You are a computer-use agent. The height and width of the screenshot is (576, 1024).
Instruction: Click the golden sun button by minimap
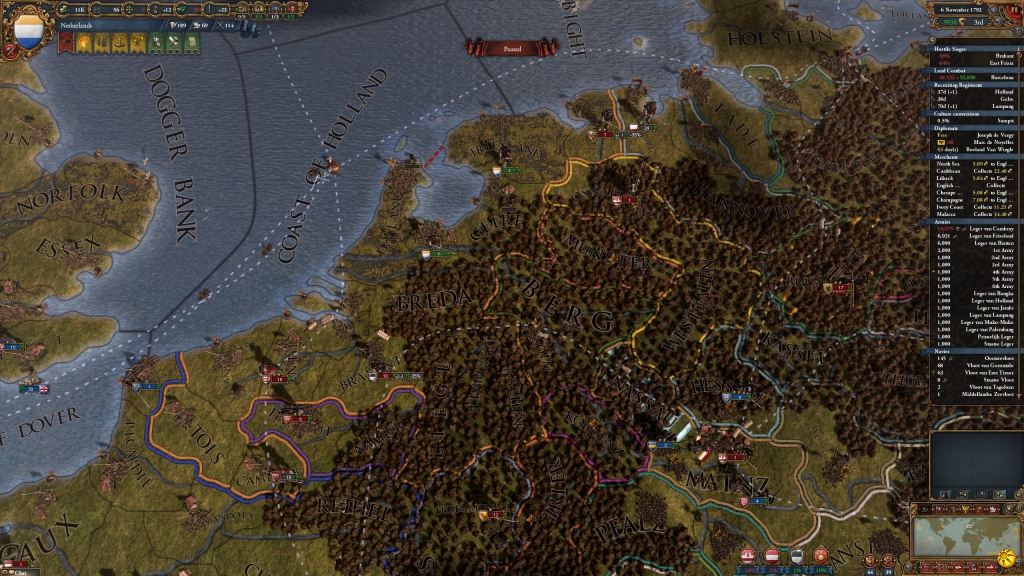pos(1008,556)
